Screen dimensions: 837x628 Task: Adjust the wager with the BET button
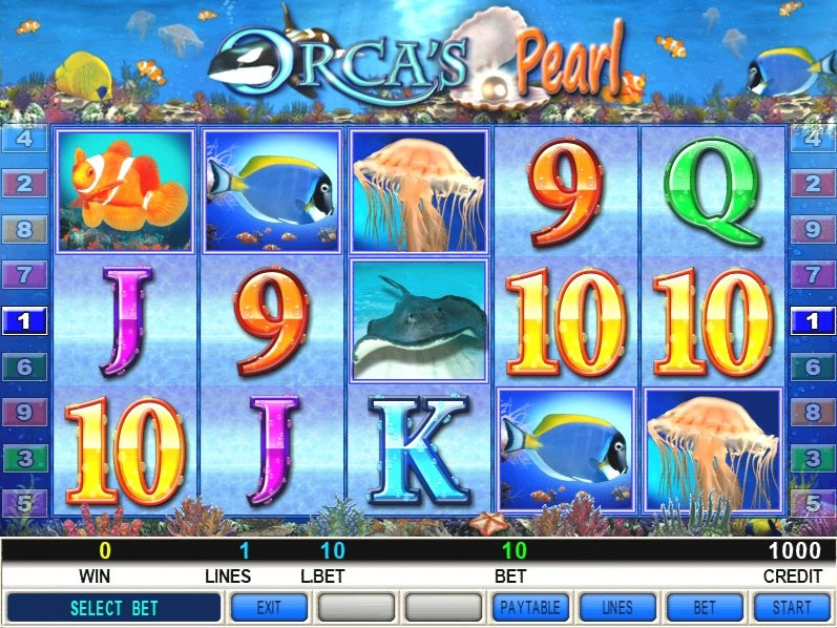[705, 607]
